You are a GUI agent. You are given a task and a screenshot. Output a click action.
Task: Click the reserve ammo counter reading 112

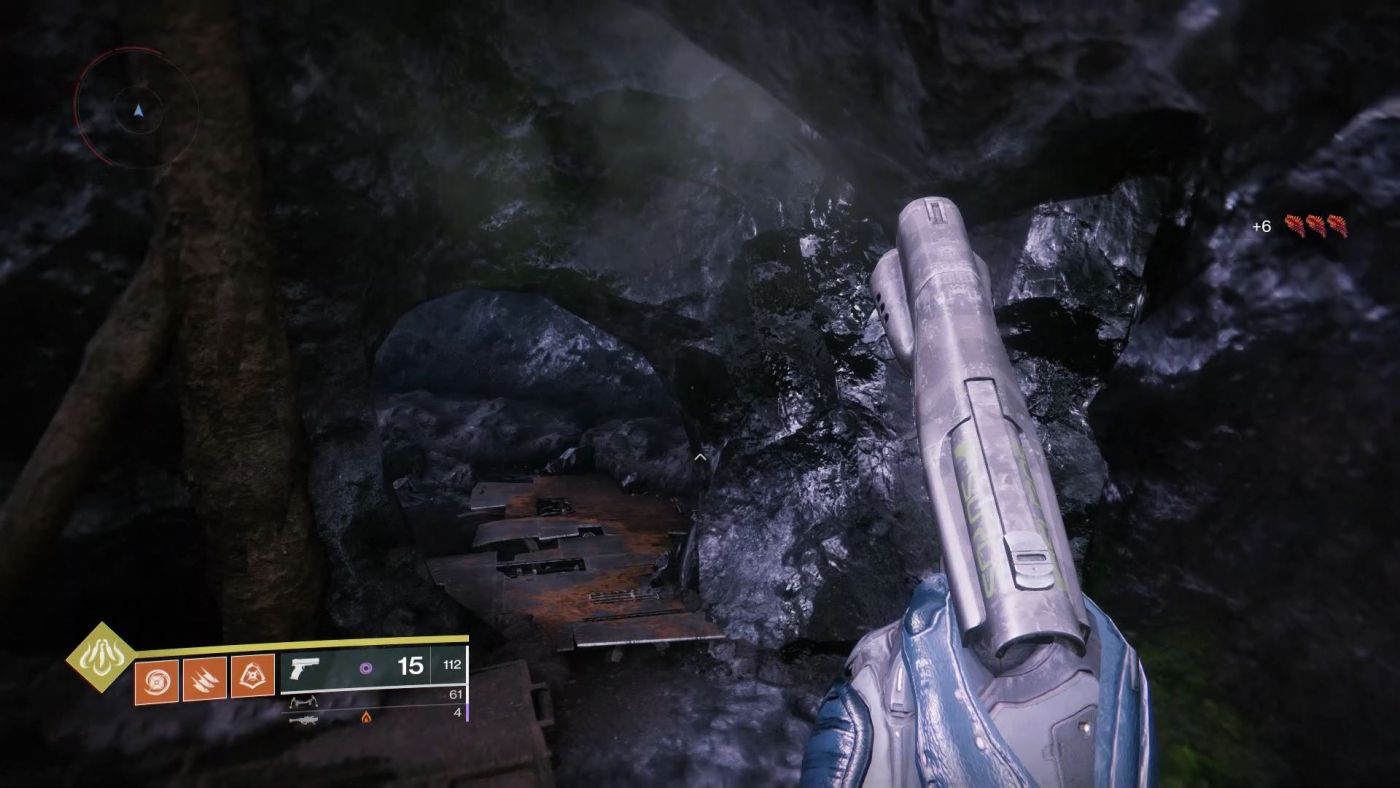[452, 665]
